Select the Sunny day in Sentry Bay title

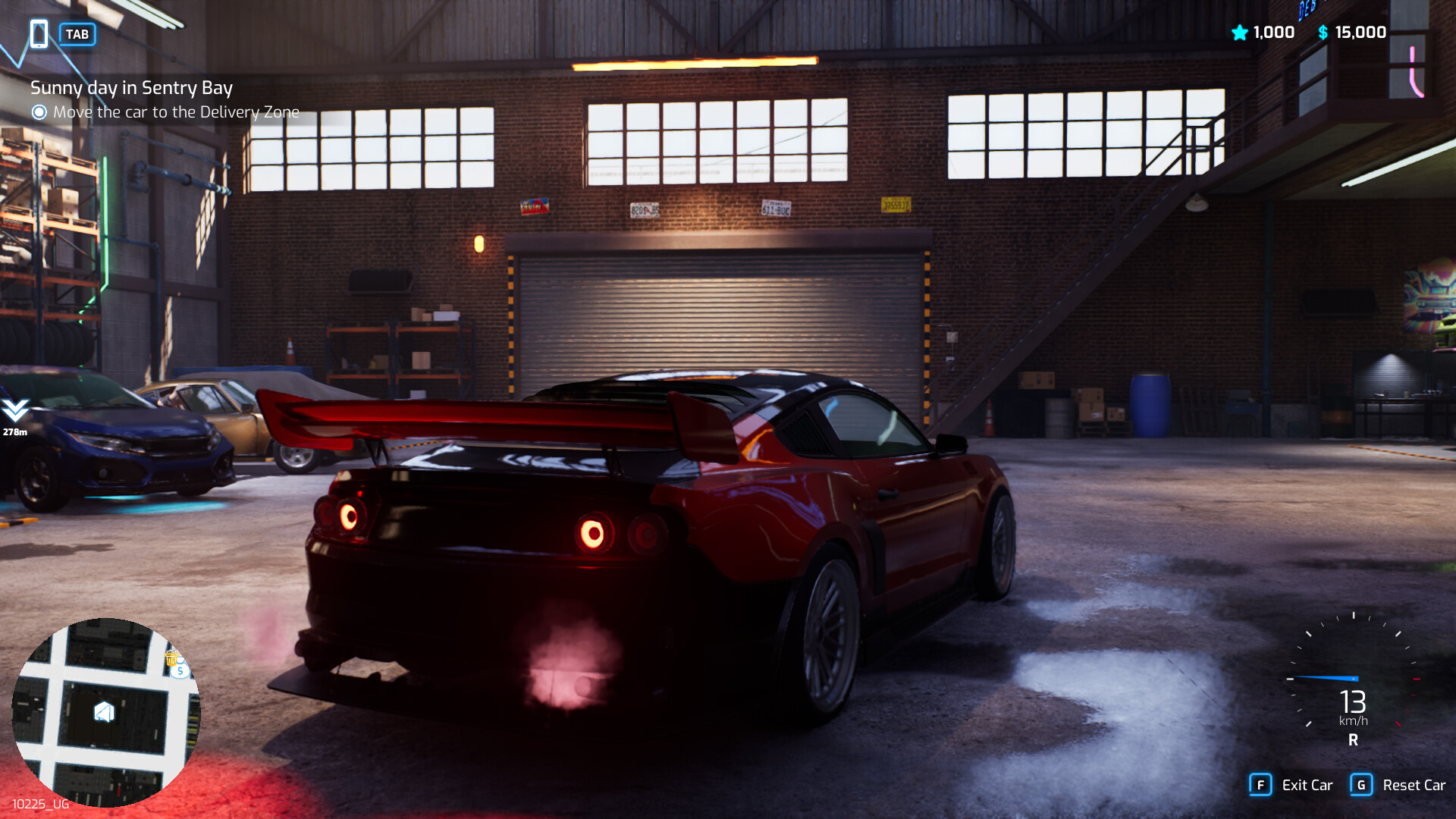click(x=132, y=88)
